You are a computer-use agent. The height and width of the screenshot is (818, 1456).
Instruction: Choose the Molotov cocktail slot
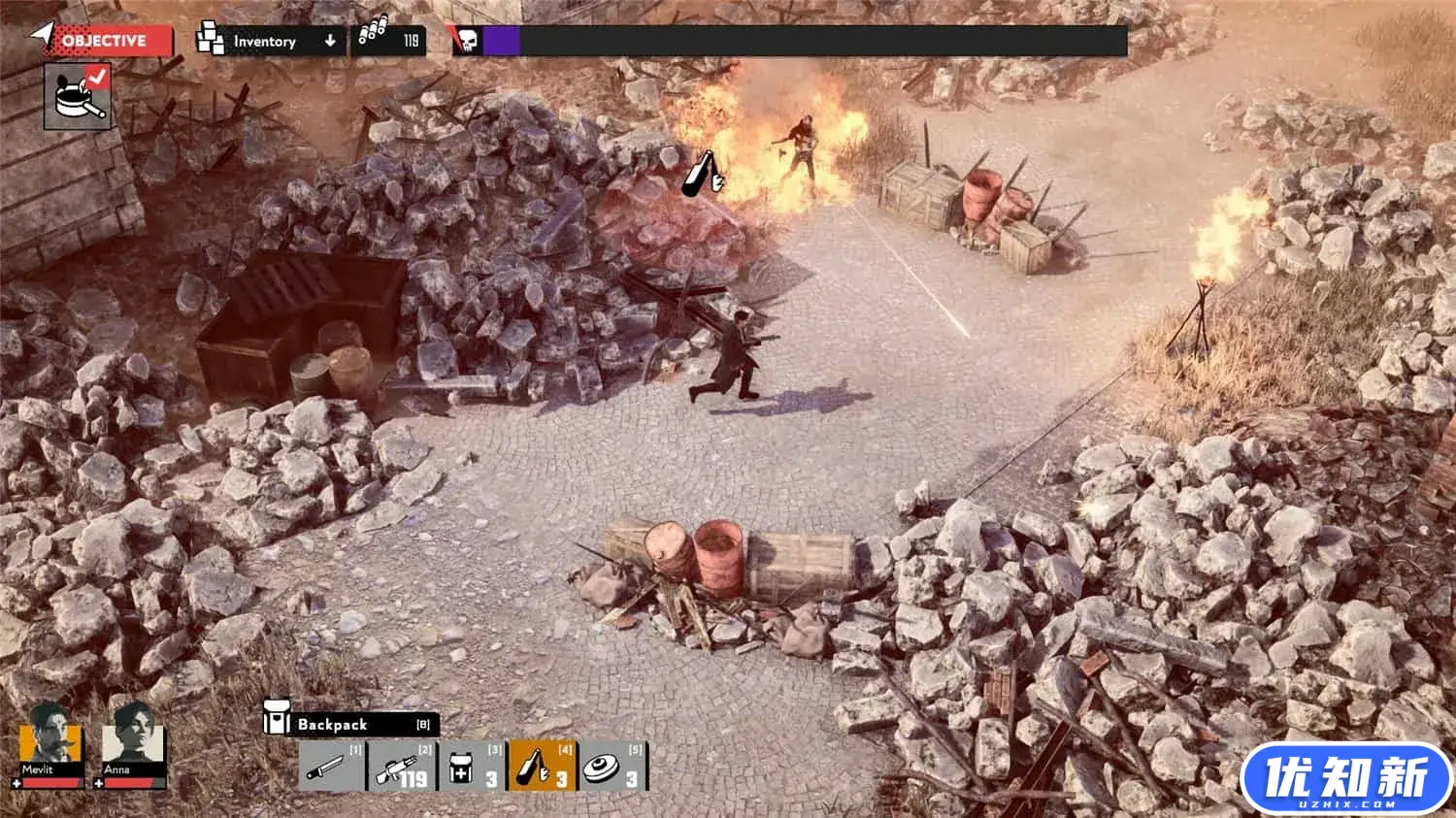coord(543,767)
